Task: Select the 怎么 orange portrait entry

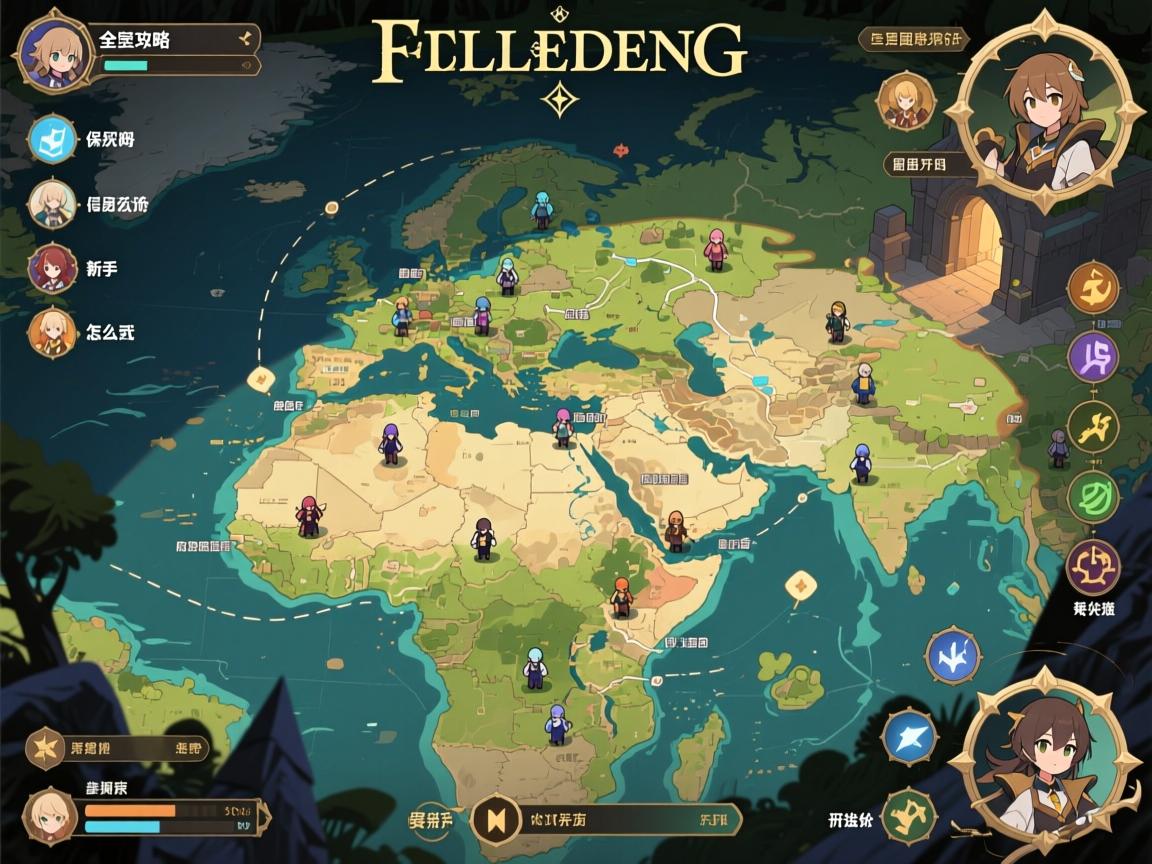Action: pos(52,332)
